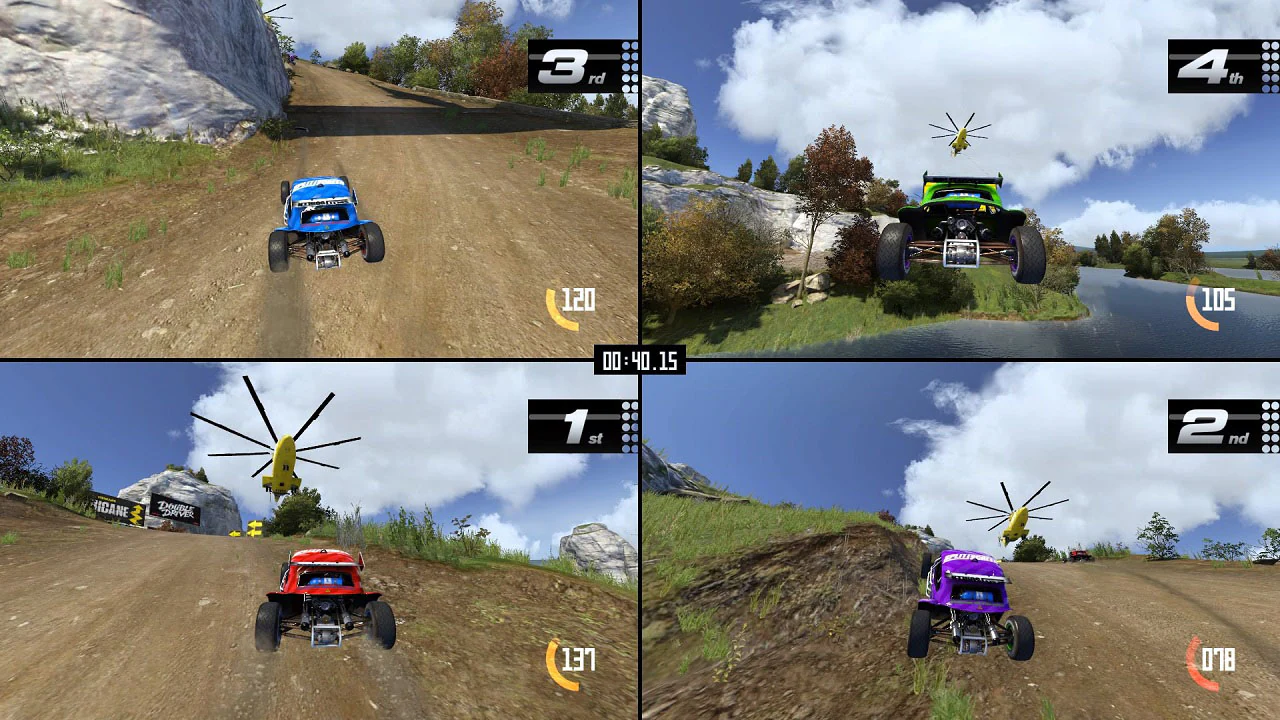1280x720 pixels.
Task: Click the 2nd place position badge
Action: [1208, 426]
